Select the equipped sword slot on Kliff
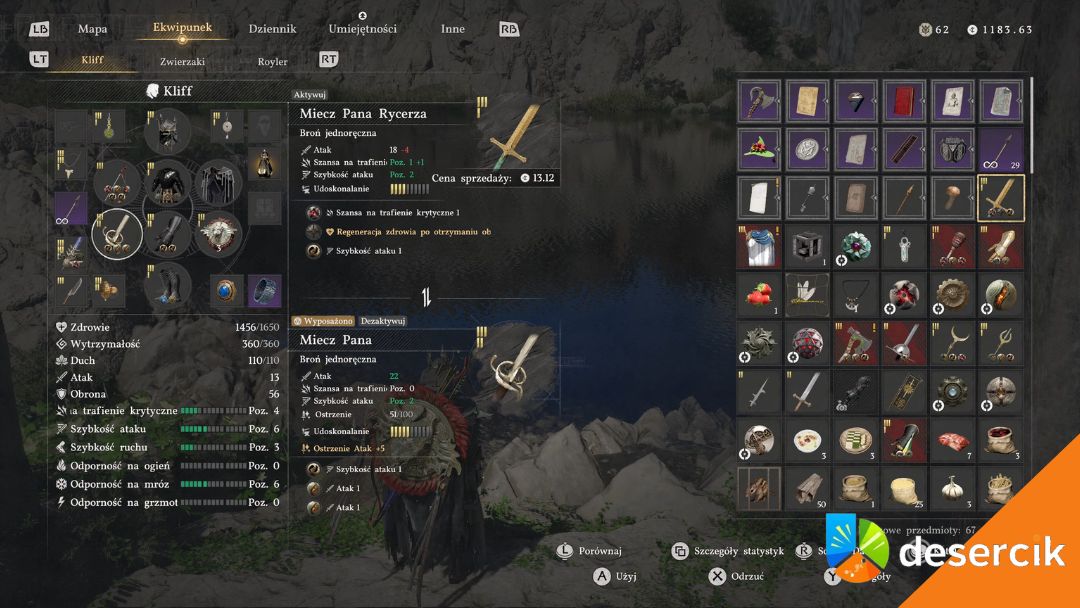 [117, 233]
